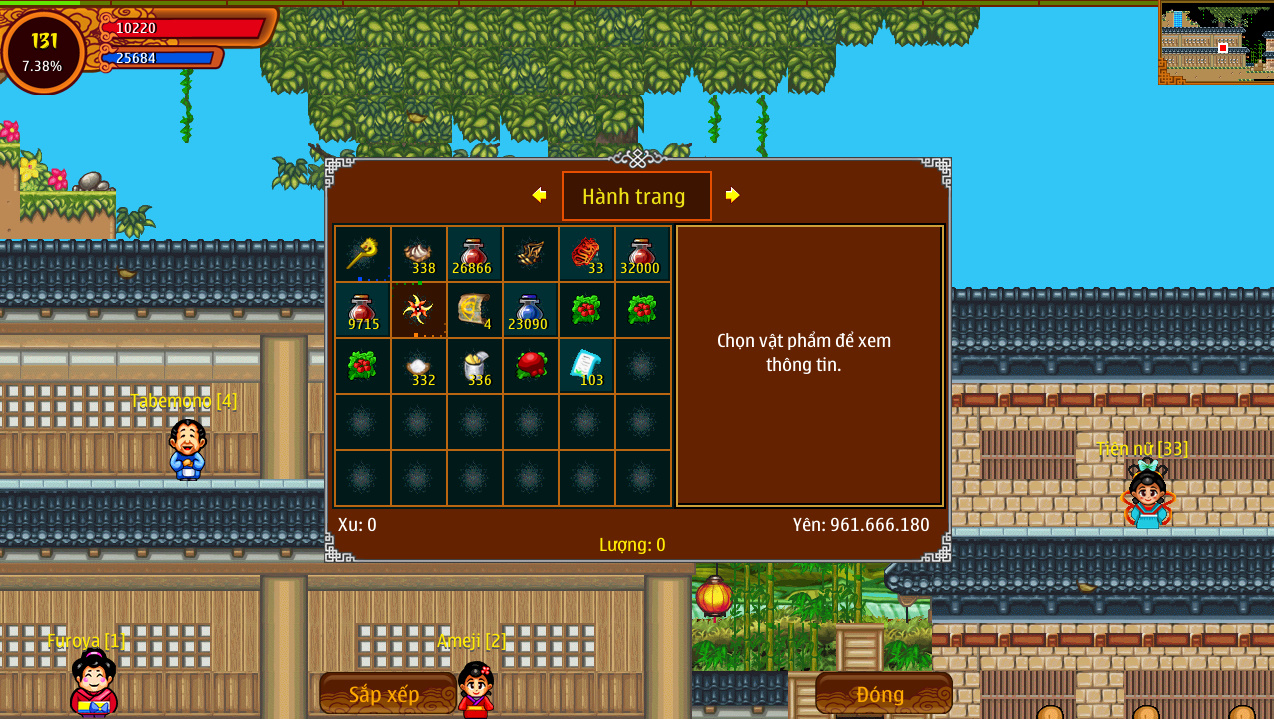
Task: Select the golden horse-head staff
Action: (x=362, y=254)
